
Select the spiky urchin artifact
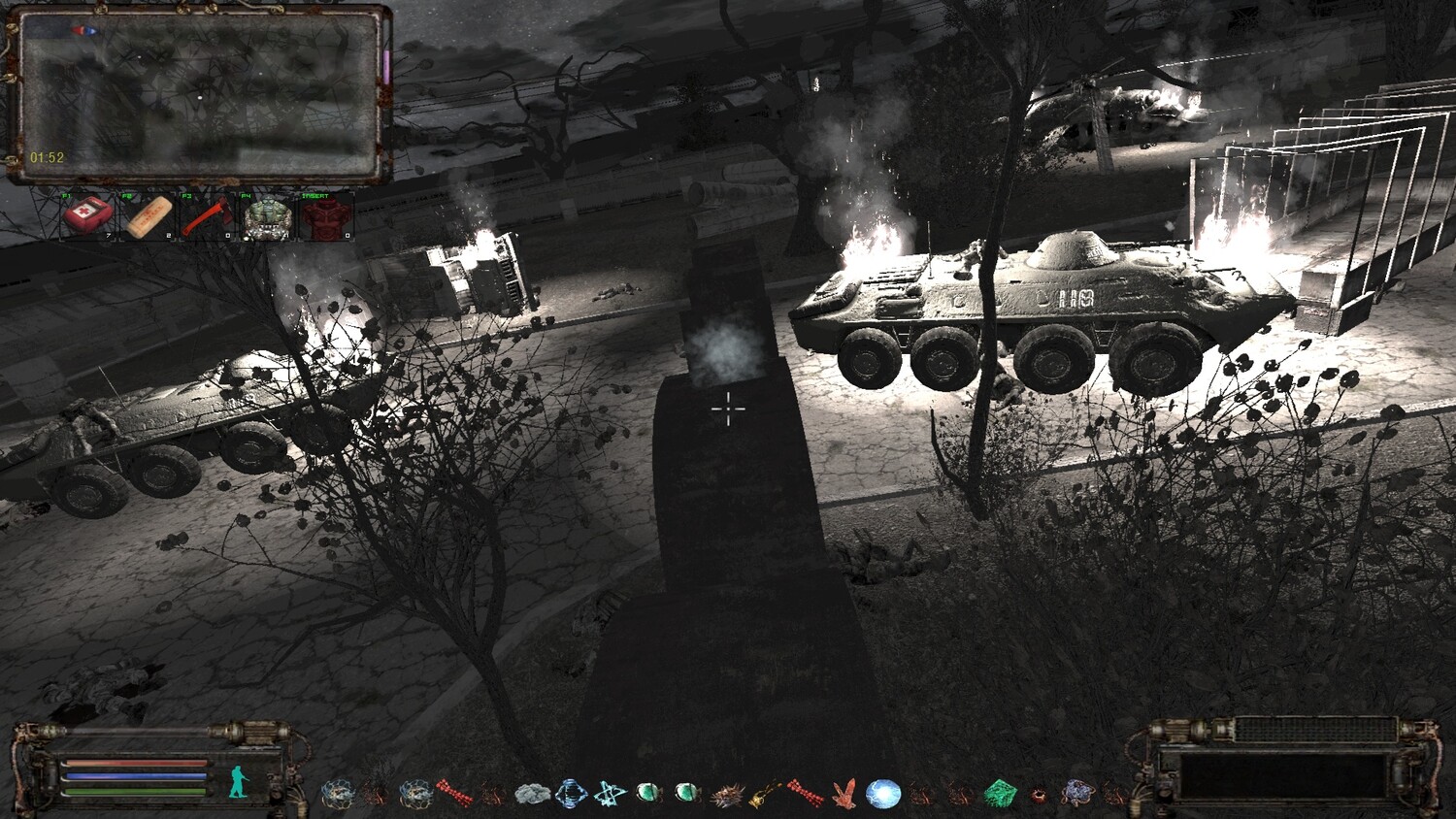(x=727, y=796)
